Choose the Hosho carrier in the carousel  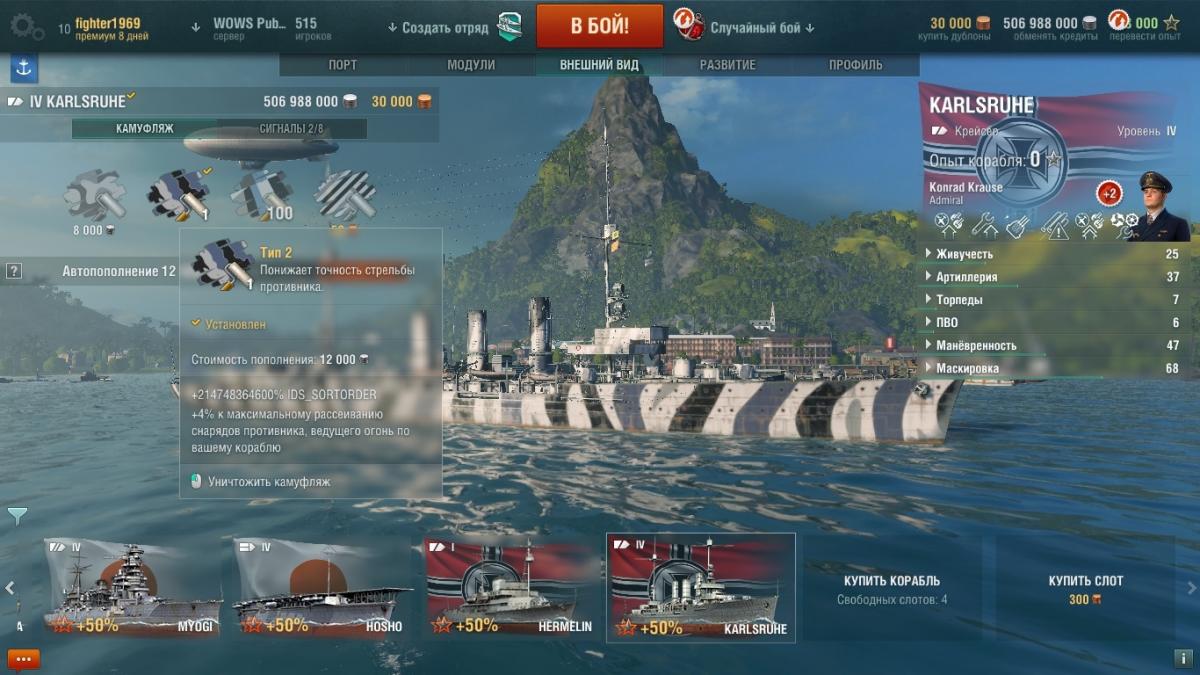coord(322,587)
